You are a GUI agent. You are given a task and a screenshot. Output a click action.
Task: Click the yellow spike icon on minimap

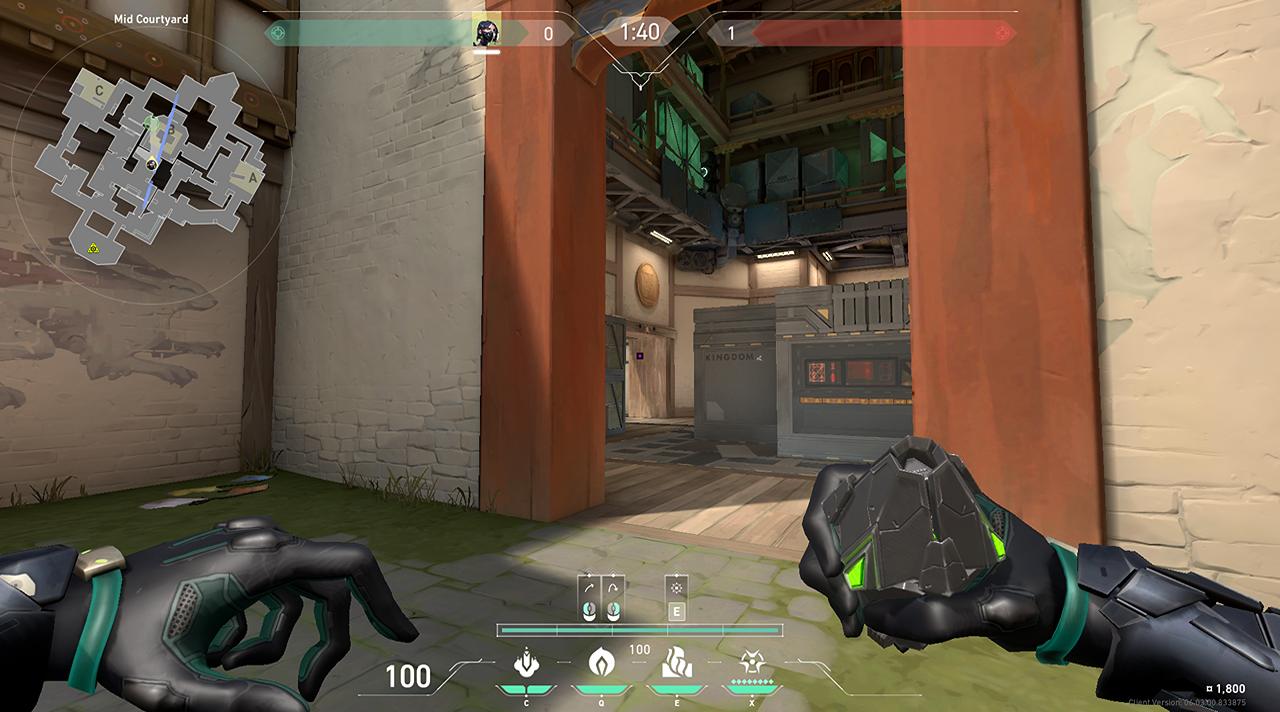tap(93, 247)
